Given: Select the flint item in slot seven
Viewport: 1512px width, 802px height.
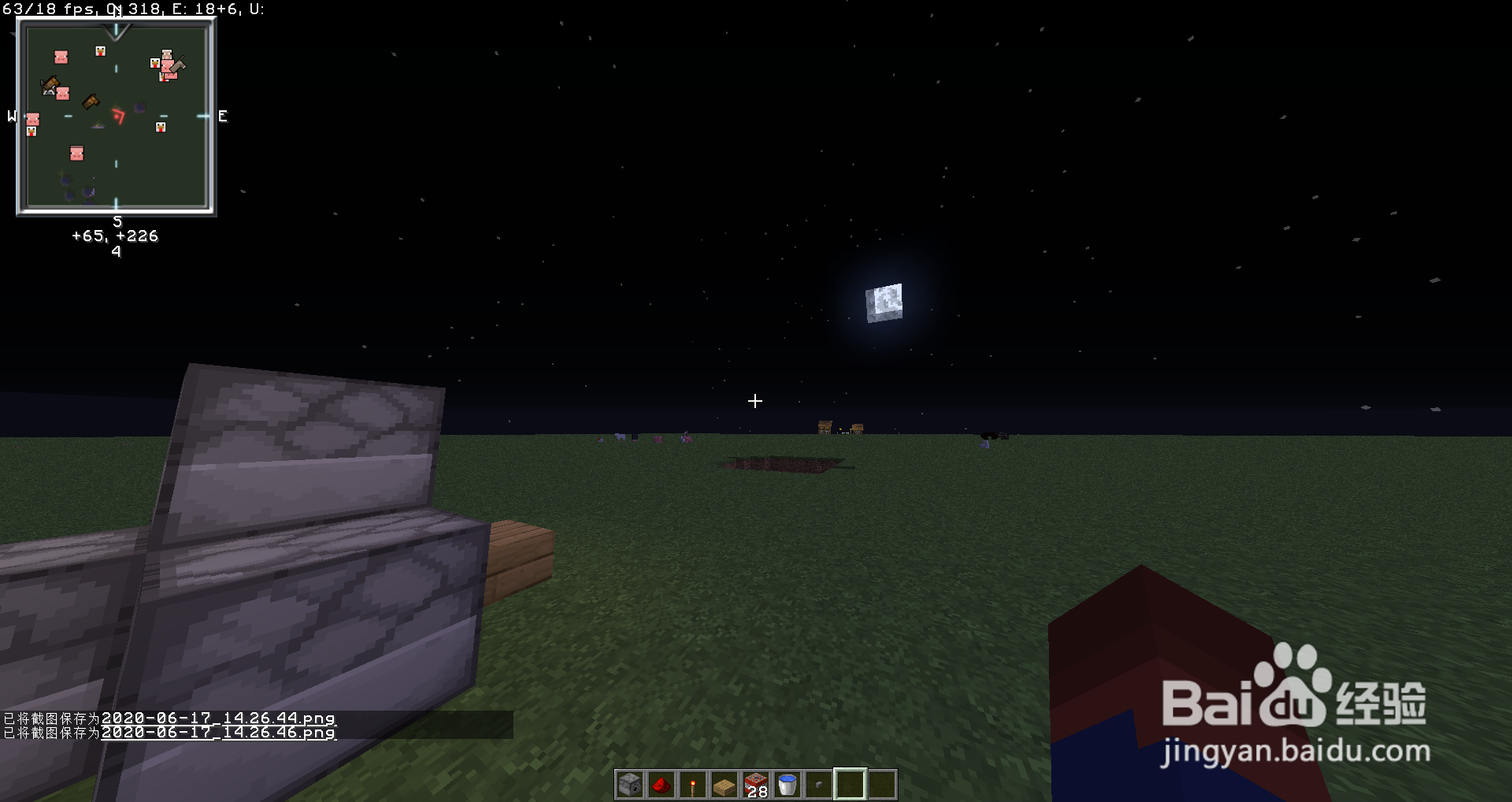Looking at the screenshot, I should point(817,784).
